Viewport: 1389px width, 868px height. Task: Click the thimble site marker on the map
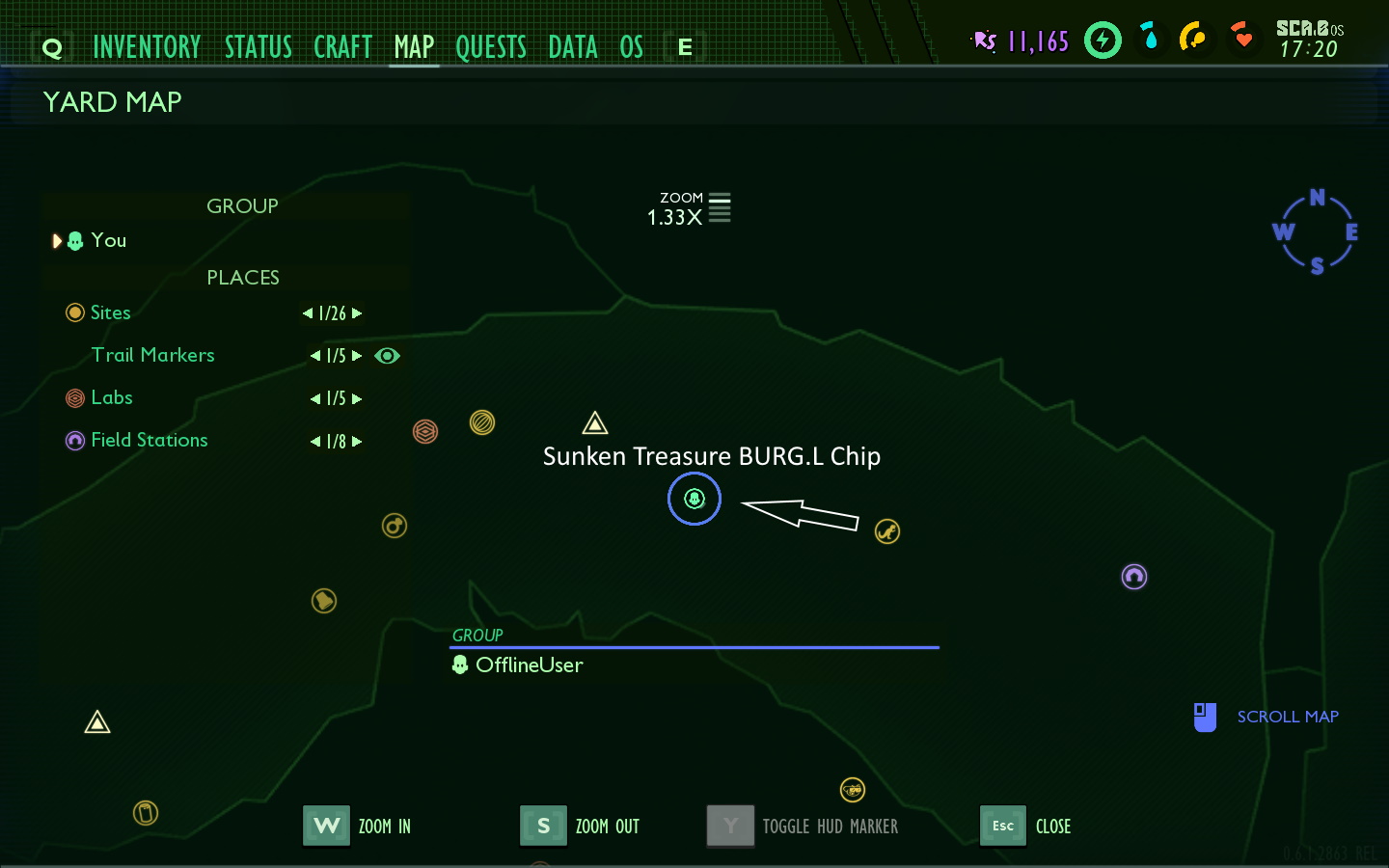click(x=146, y=813)
